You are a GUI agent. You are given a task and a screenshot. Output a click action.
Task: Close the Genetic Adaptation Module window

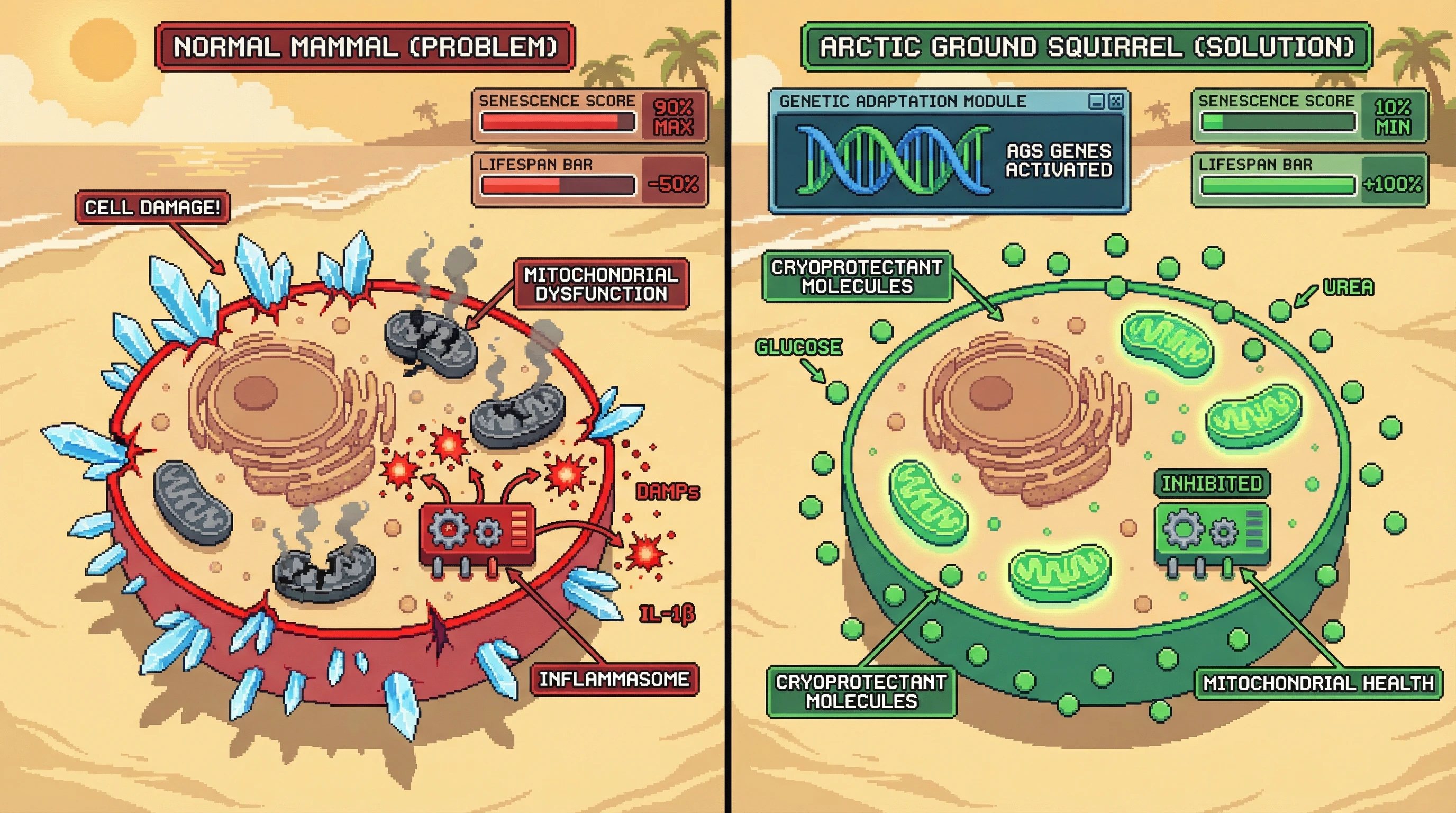point(1116,101)
